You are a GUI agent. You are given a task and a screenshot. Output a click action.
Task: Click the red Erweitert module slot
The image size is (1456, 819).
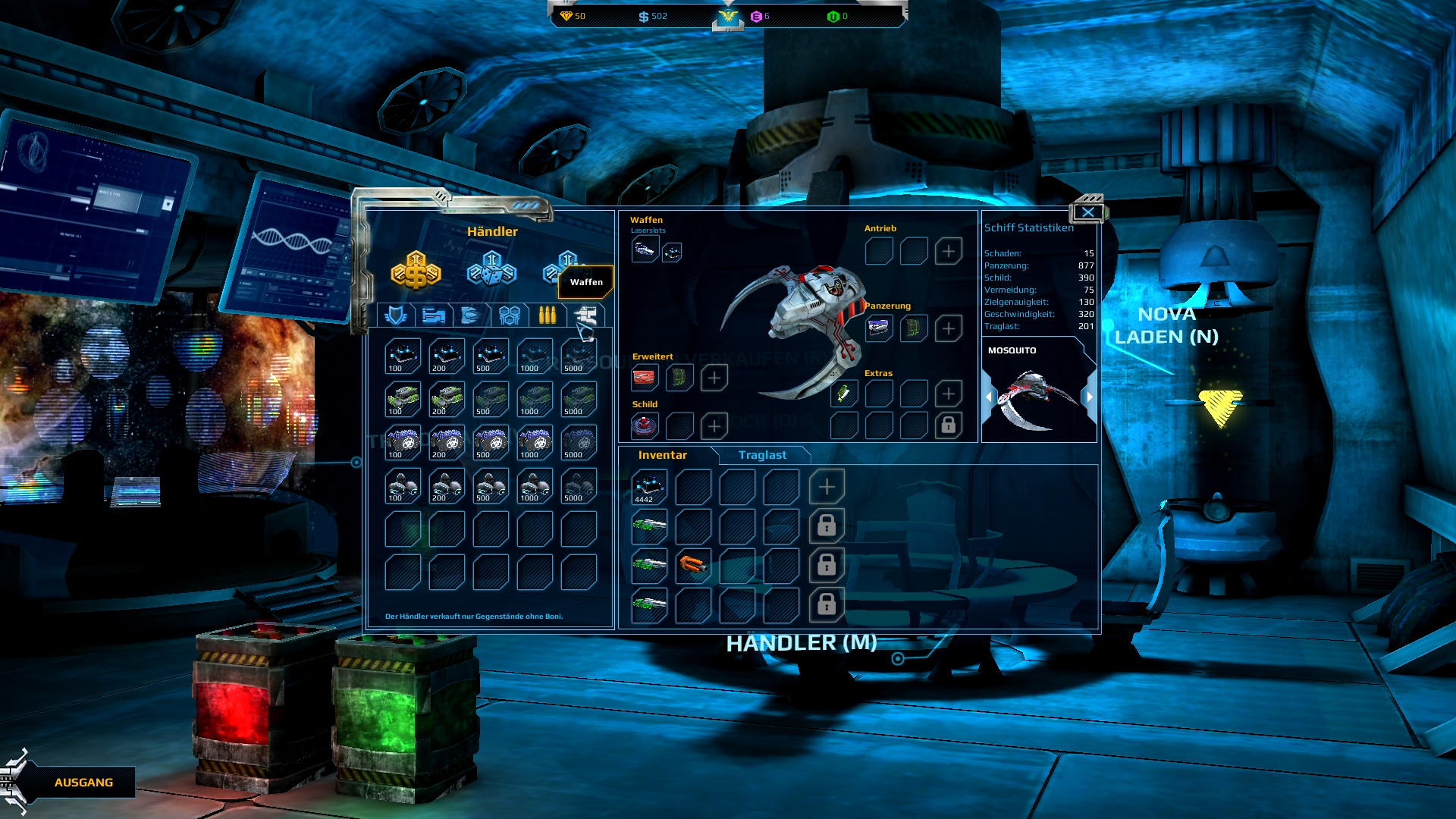645,377
